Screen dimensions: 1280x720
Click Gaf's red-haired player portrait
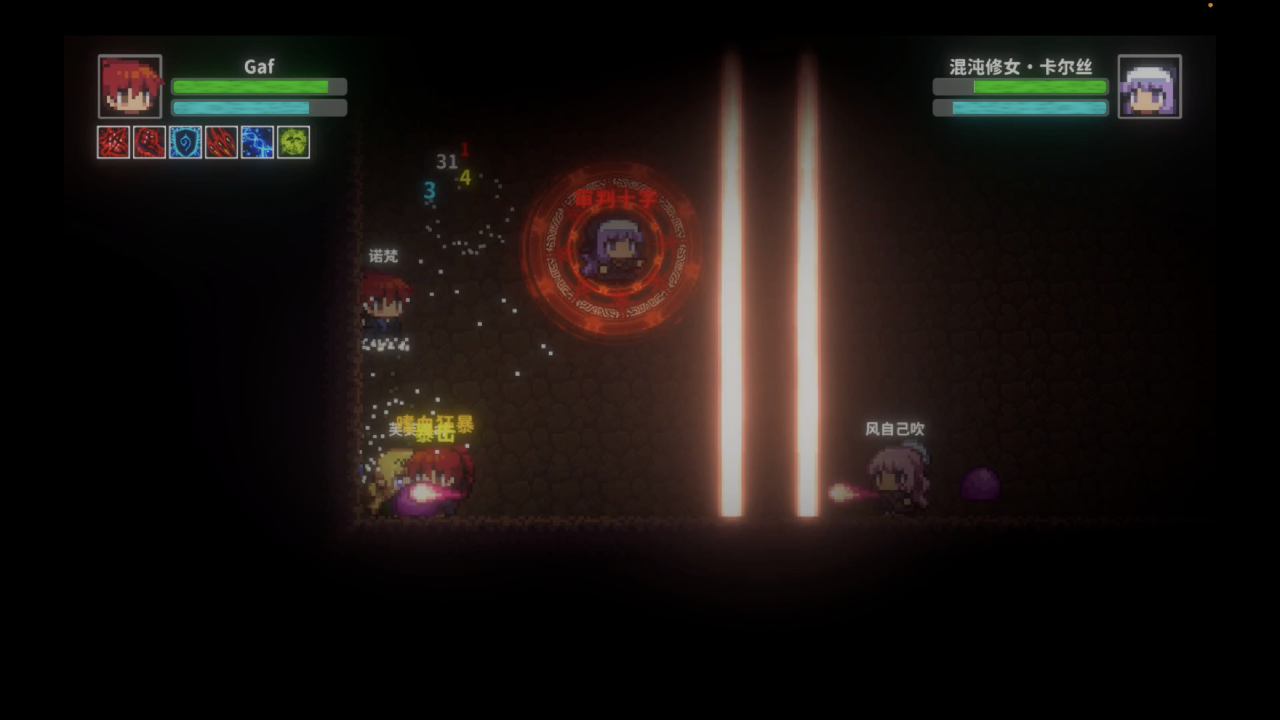(x=130, y=87)
